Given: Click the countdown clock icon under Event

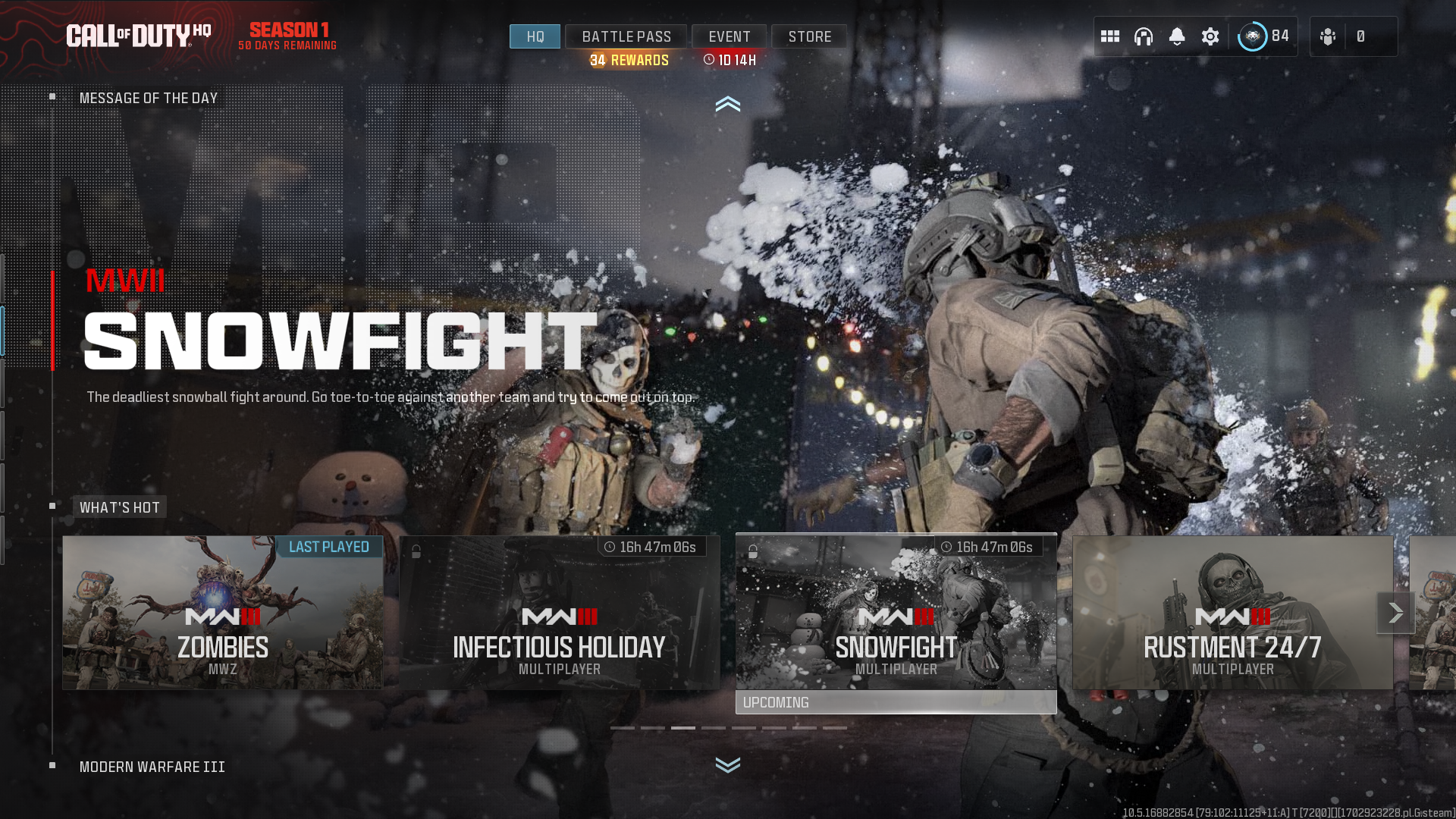Looking at the screenshot, I should coord(710,59).
